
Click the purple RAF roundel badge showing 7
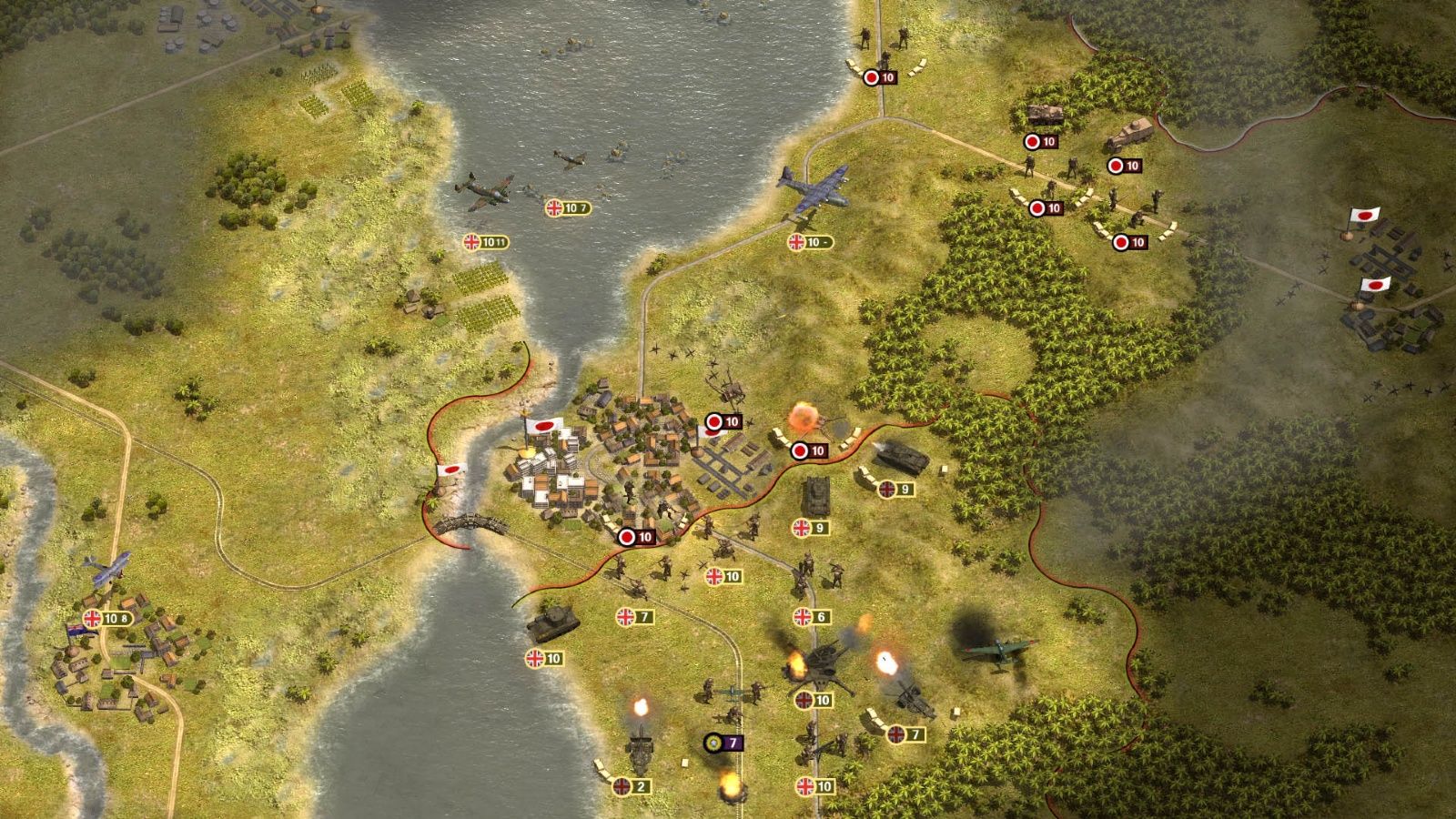719,742
